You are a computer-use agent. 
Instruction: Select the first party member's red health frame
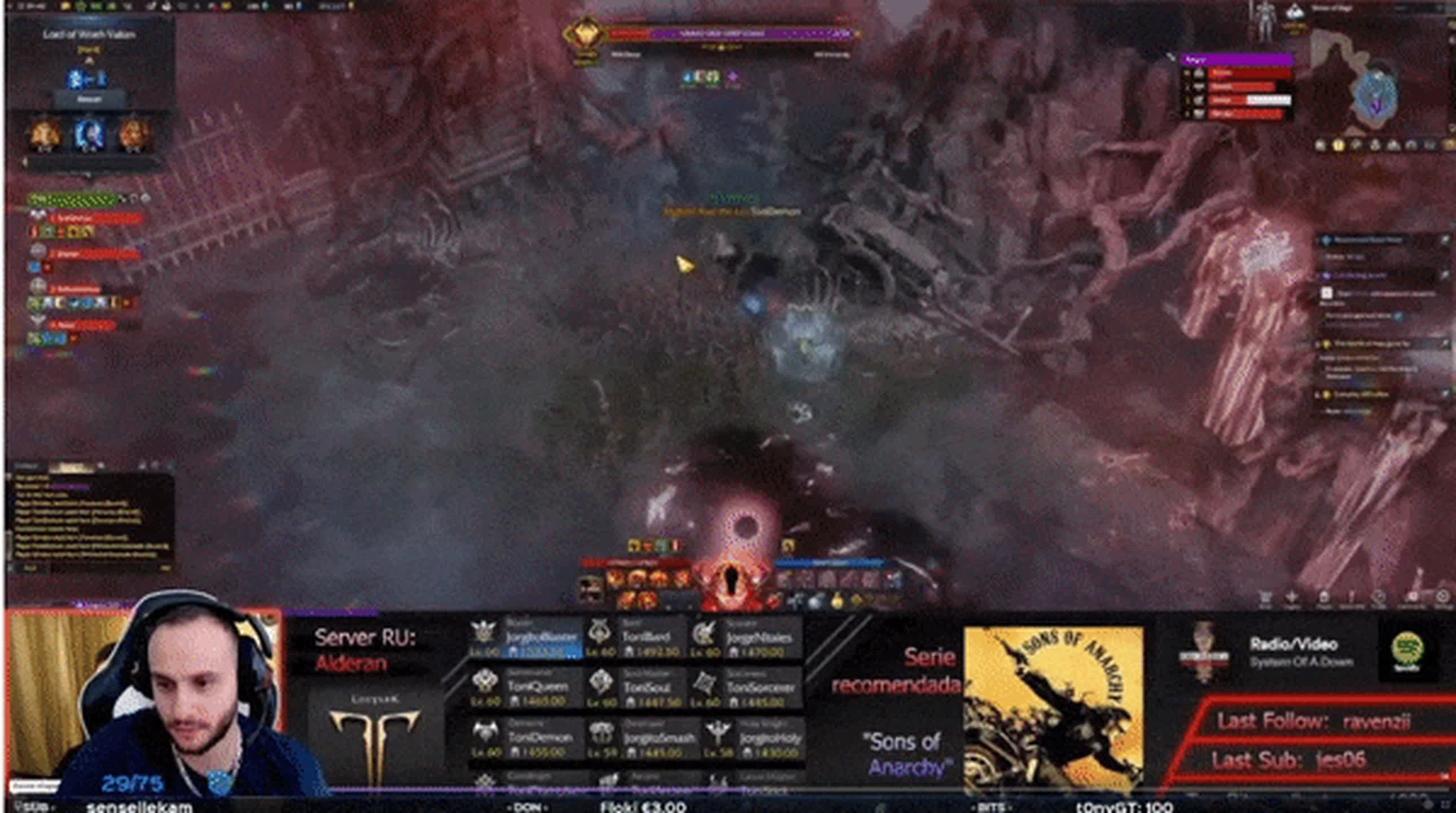click(x=93, y=218)
